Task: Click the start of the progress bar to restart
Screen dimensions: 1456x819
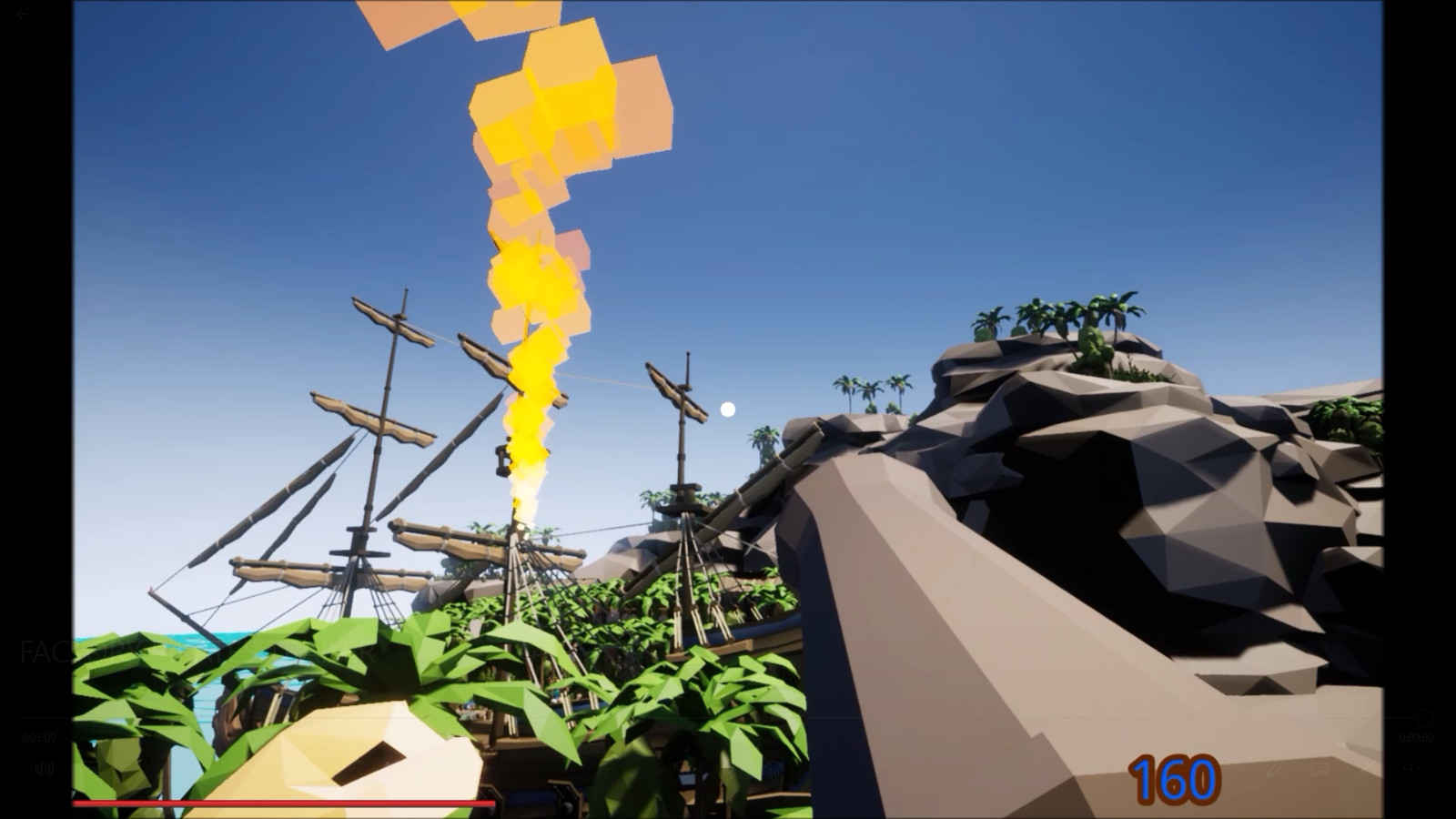Action: click(75, 804)
